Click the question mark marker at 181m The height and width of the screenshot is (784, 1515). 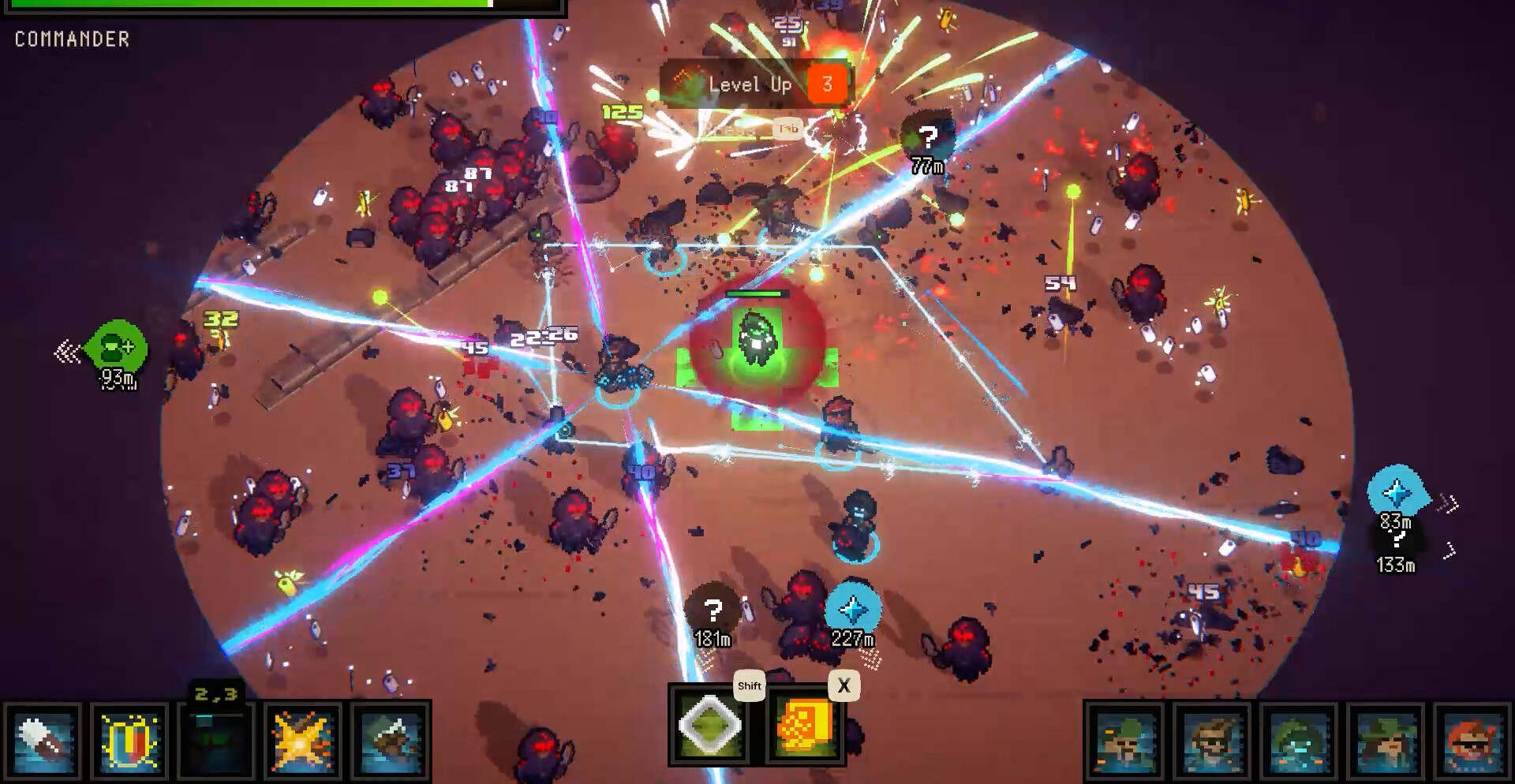point(713,610)
